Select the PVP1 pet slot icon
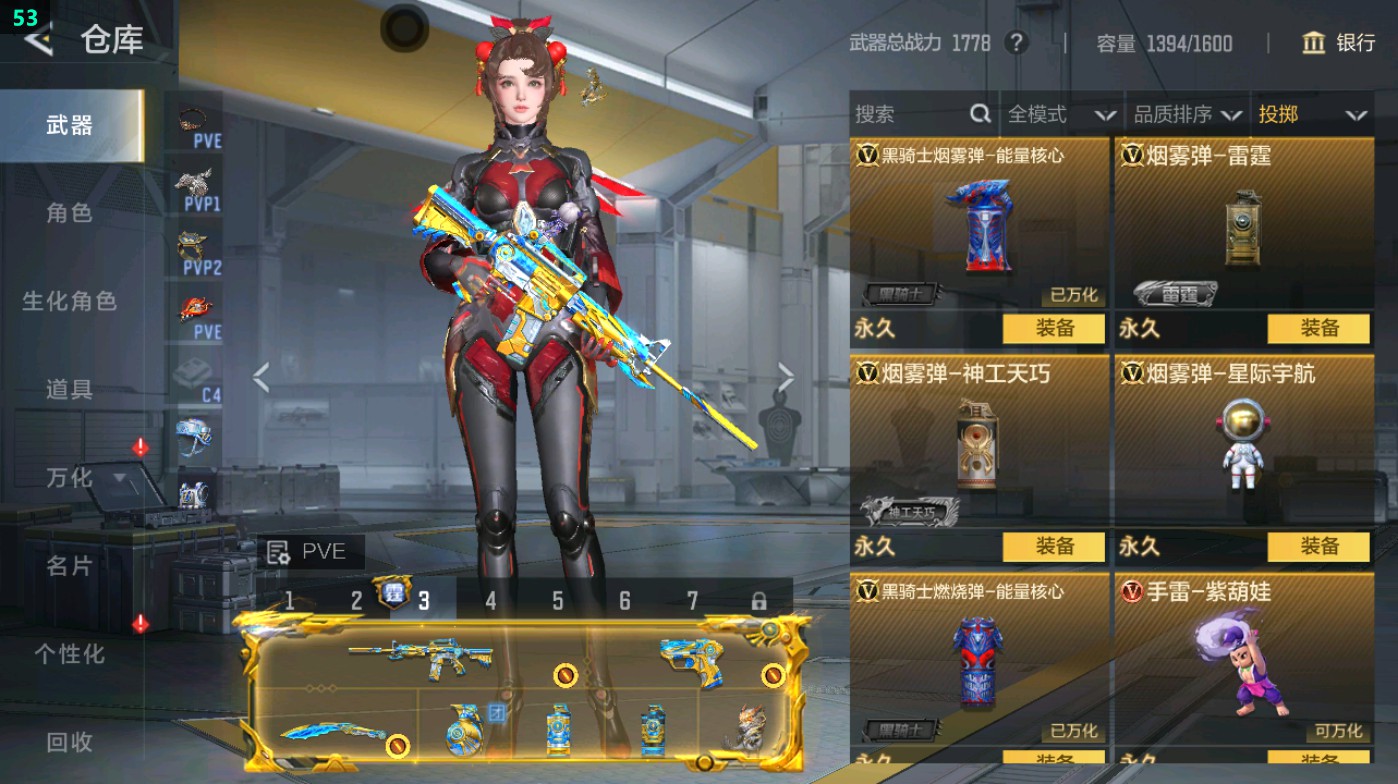The image size is (1398, 784). click(x=195, y=185)
